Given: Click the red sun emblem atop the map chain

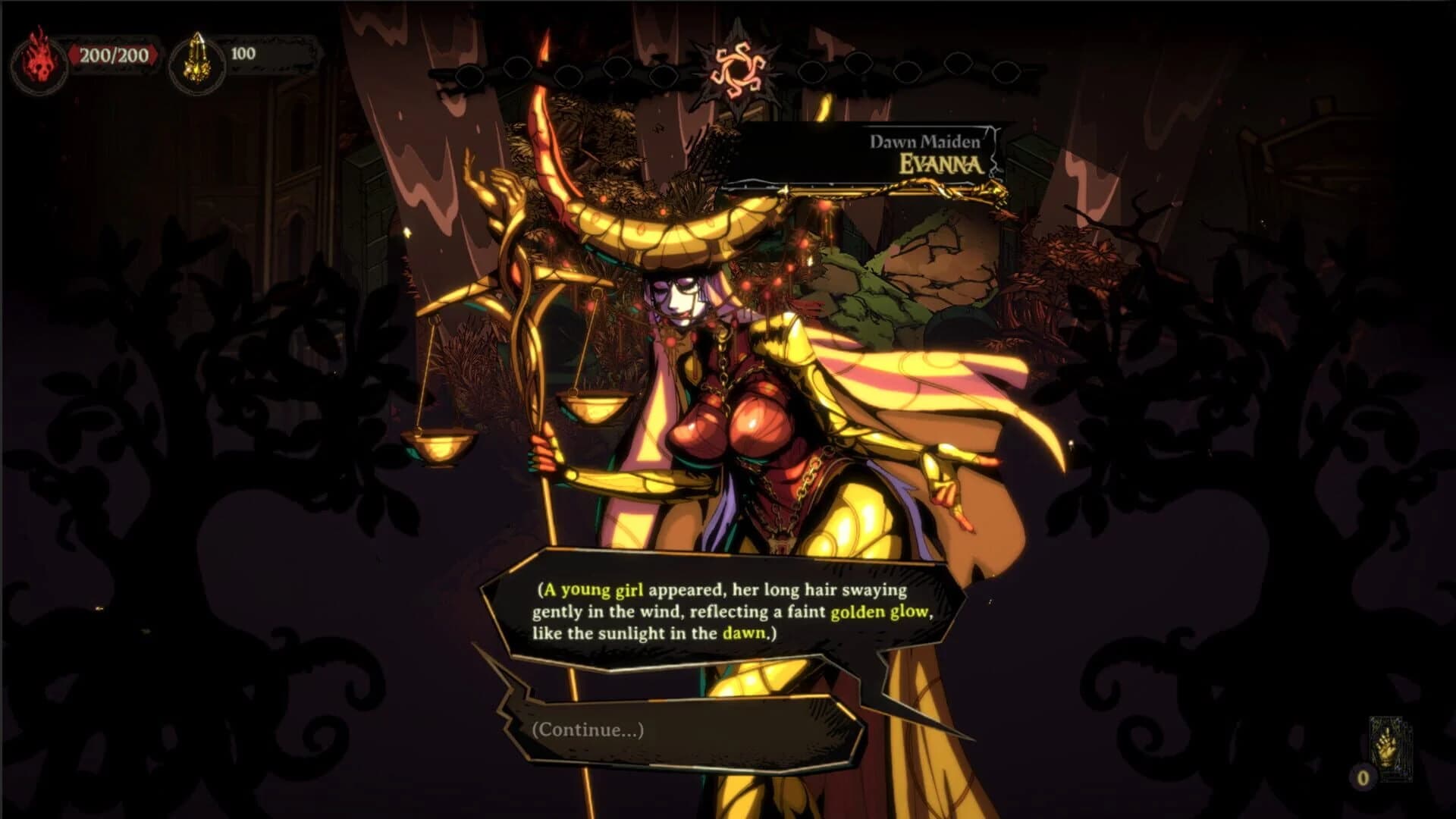Looking at the screenshot, I should [739, 70].
